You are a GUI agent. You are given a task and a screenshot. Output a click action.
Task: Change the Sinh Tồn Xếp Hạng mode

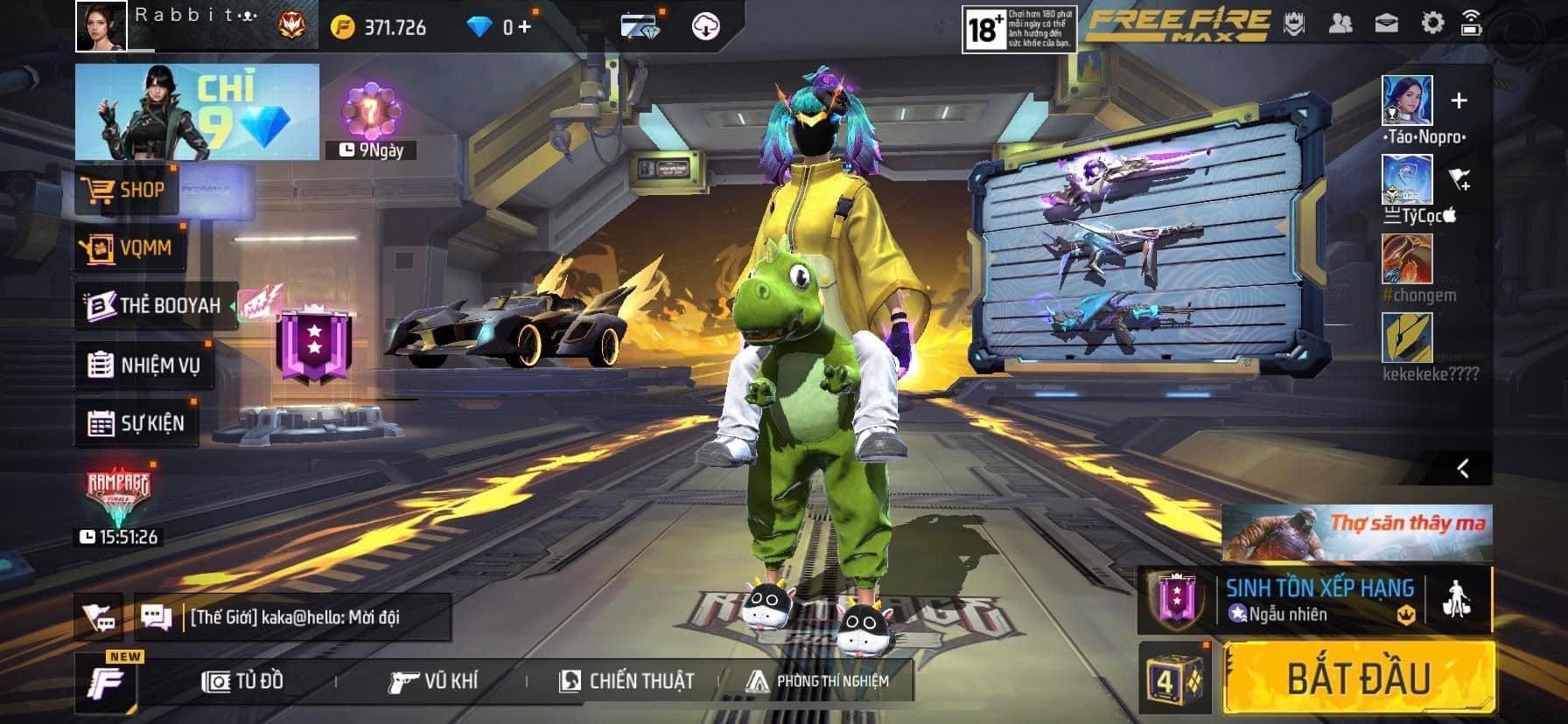[x=1319, y=600]
